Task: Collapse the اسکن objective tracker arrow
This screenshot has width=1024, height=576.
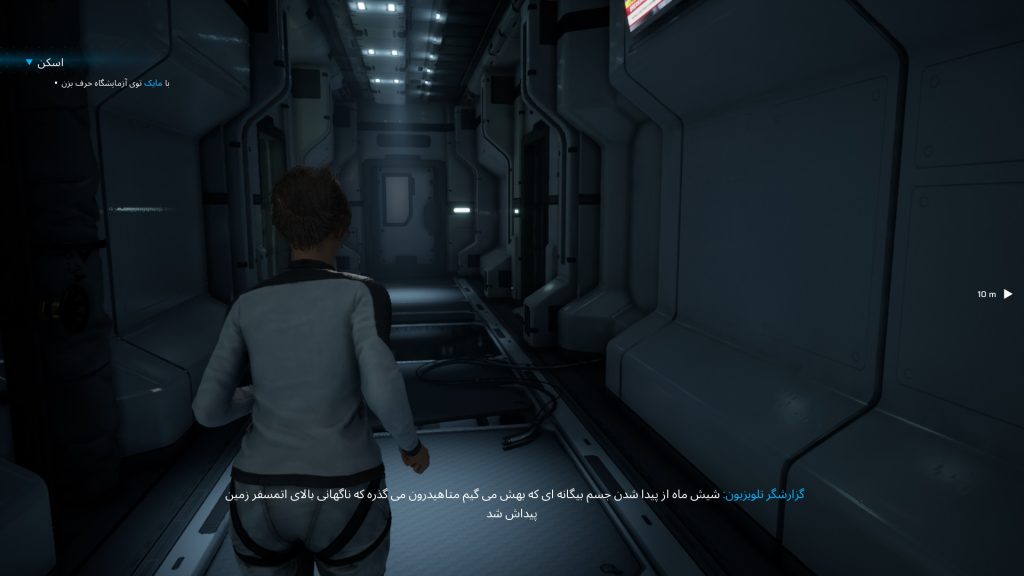Action: pyautogui.click(x=29, y=62)
